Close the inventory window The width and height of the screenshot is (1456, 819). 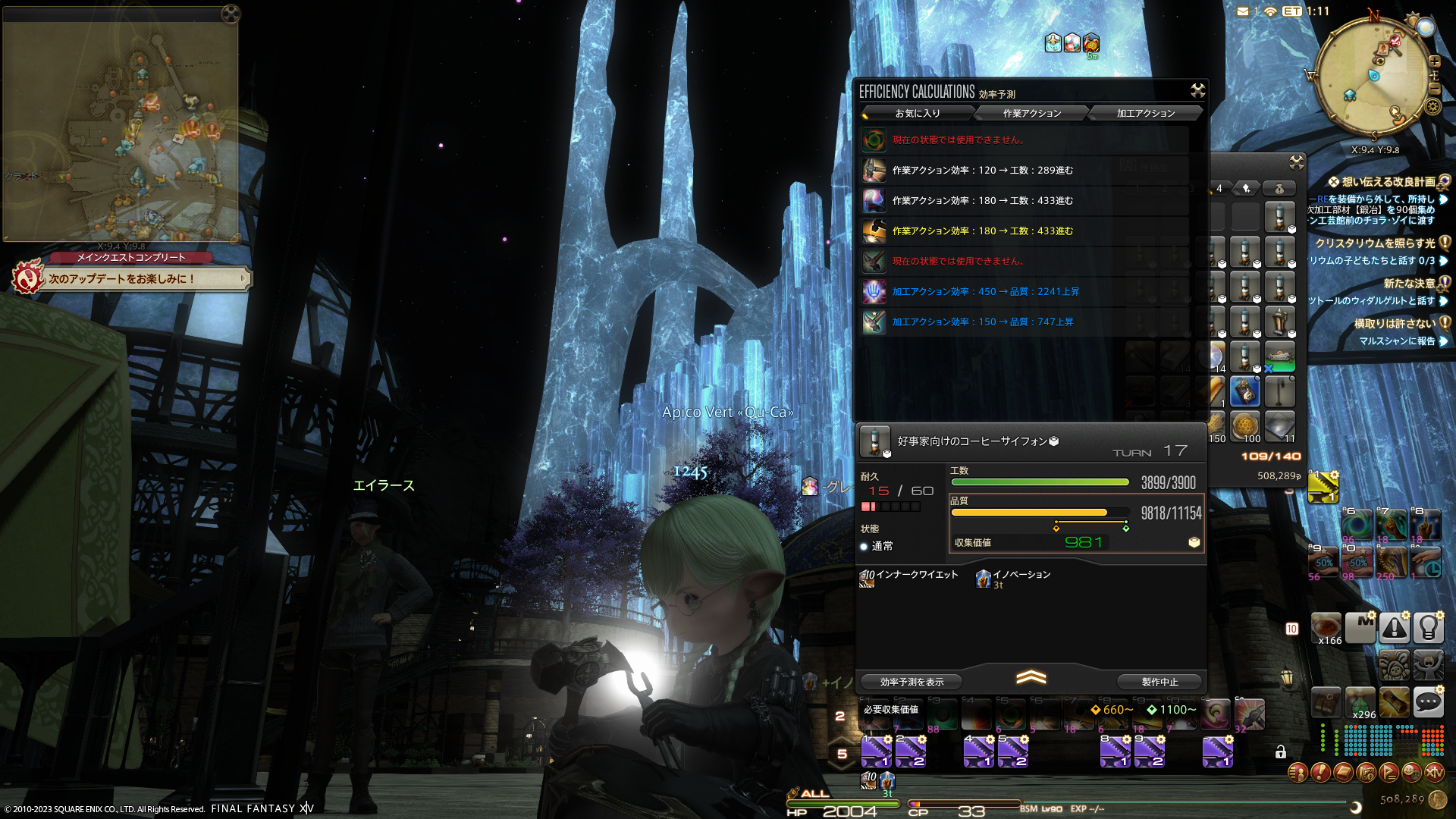[1296, 162]
